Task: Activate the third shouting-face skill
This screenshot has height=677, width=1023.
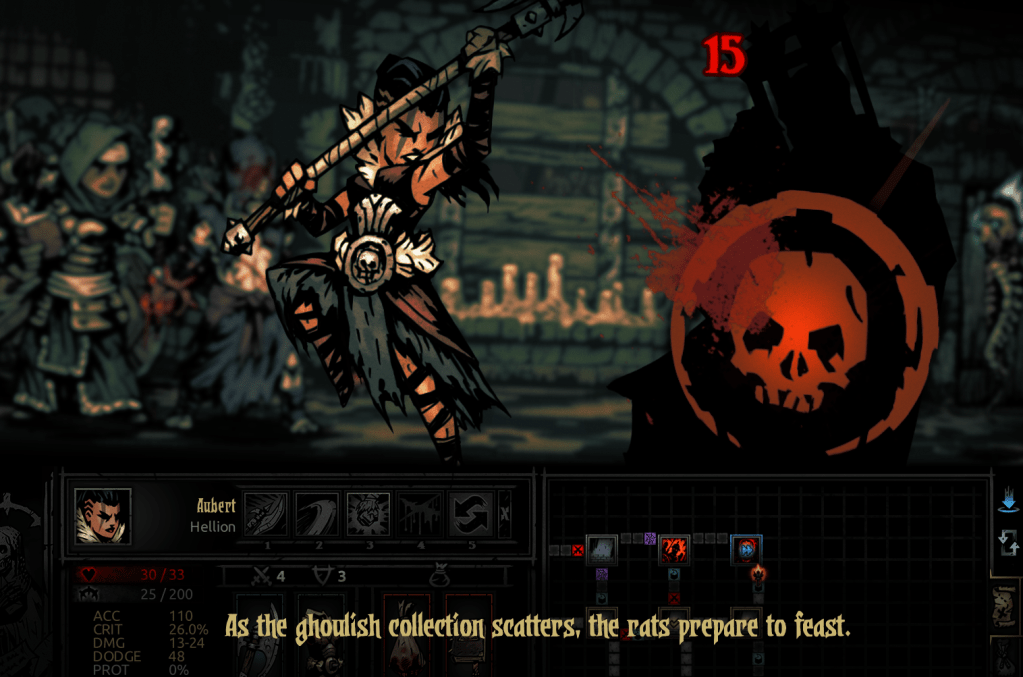Action: pos(368,515)
